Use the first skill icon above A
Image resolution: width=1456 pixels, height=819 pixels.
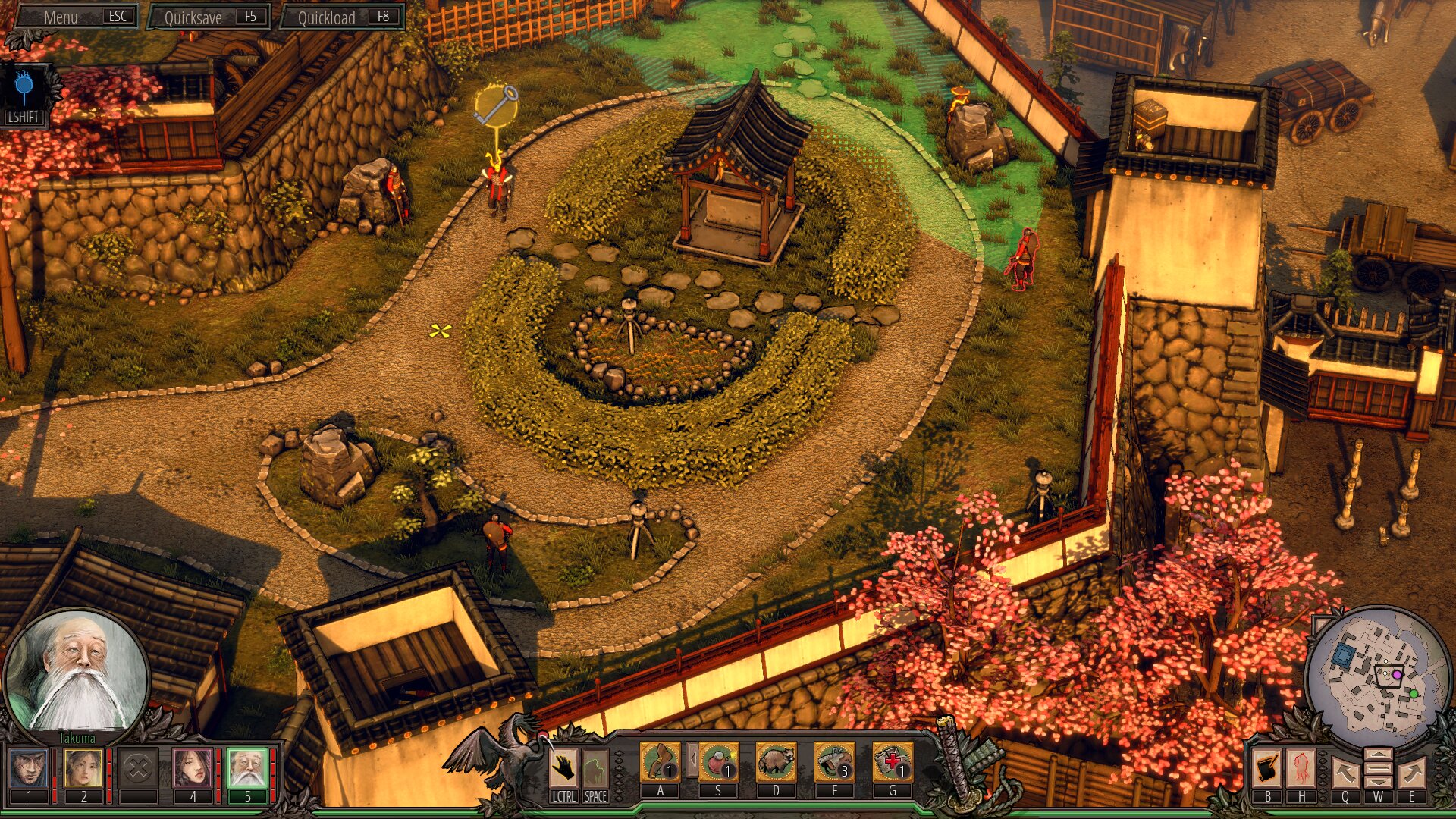(660, 761)
